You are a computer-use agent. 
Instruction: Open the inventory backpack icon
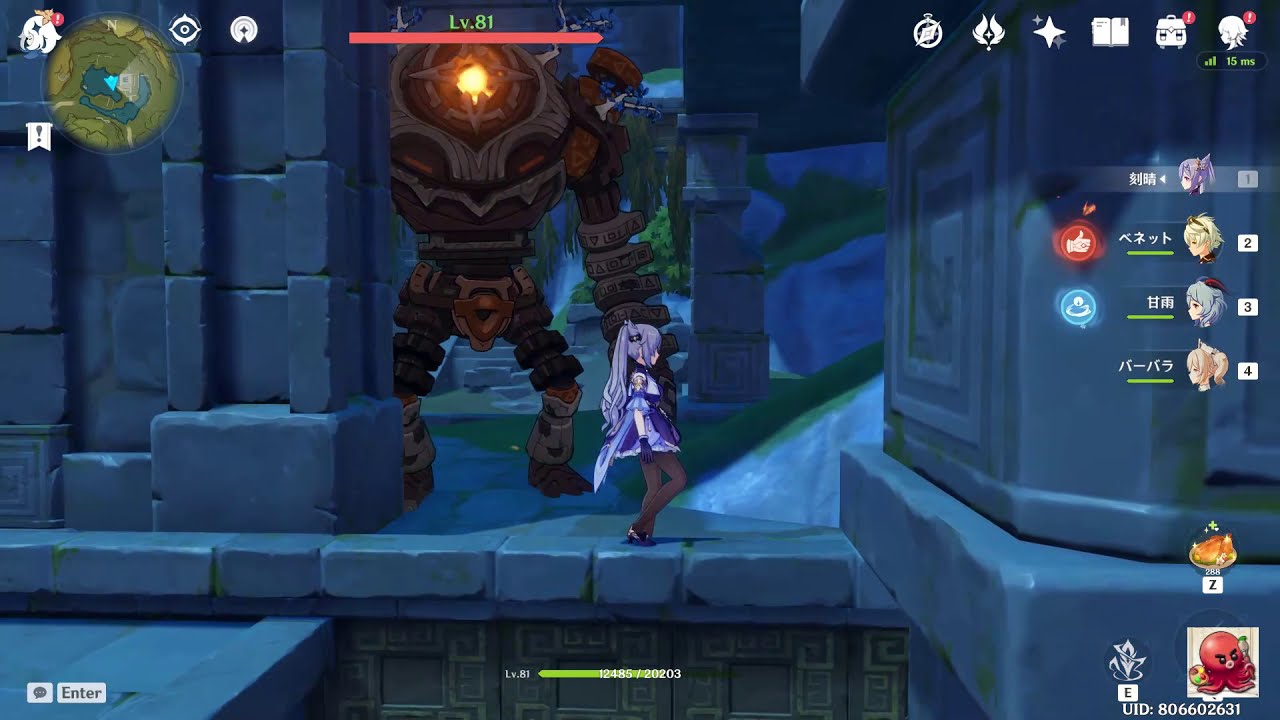pos(1170,33)
